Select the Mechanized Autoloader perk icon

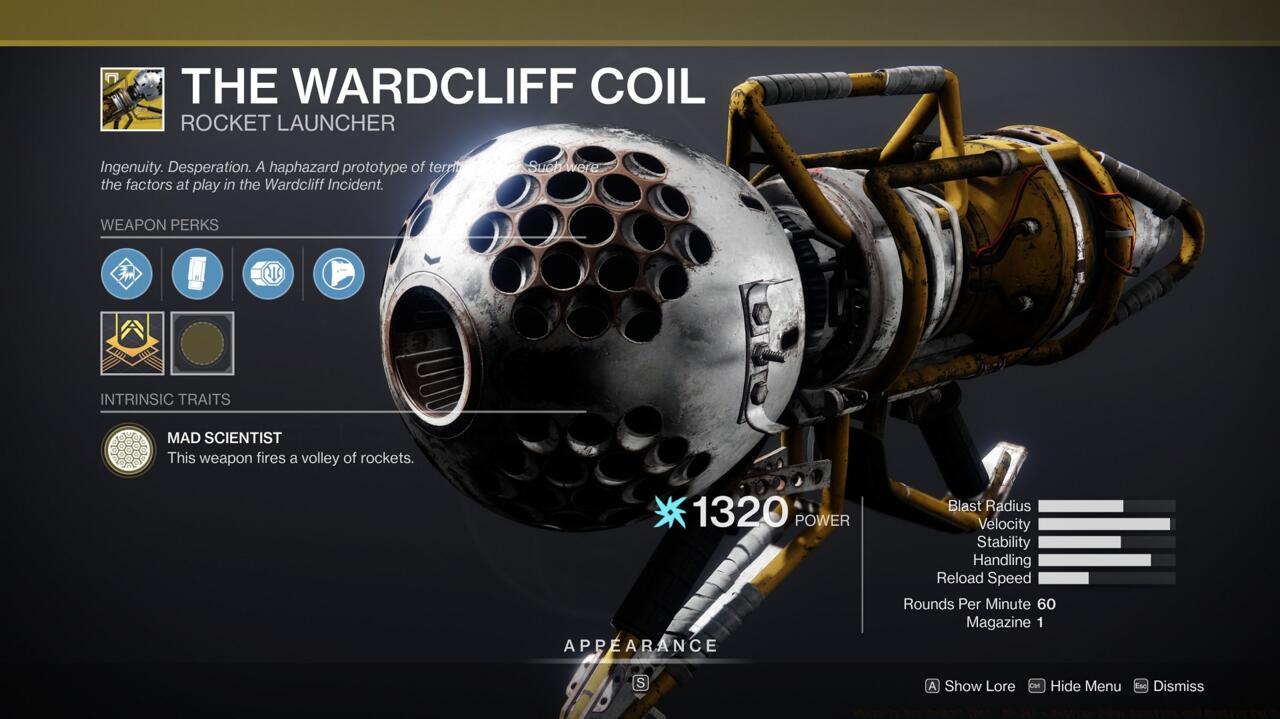click(268, 274)
